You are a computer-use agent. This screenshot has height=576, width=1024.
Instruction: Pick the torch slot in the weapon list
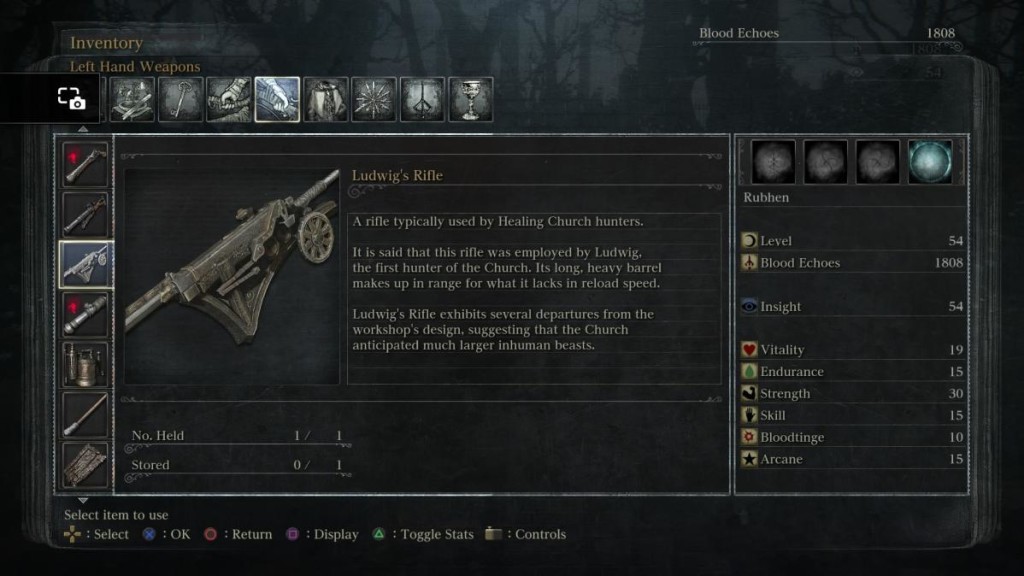86,413
